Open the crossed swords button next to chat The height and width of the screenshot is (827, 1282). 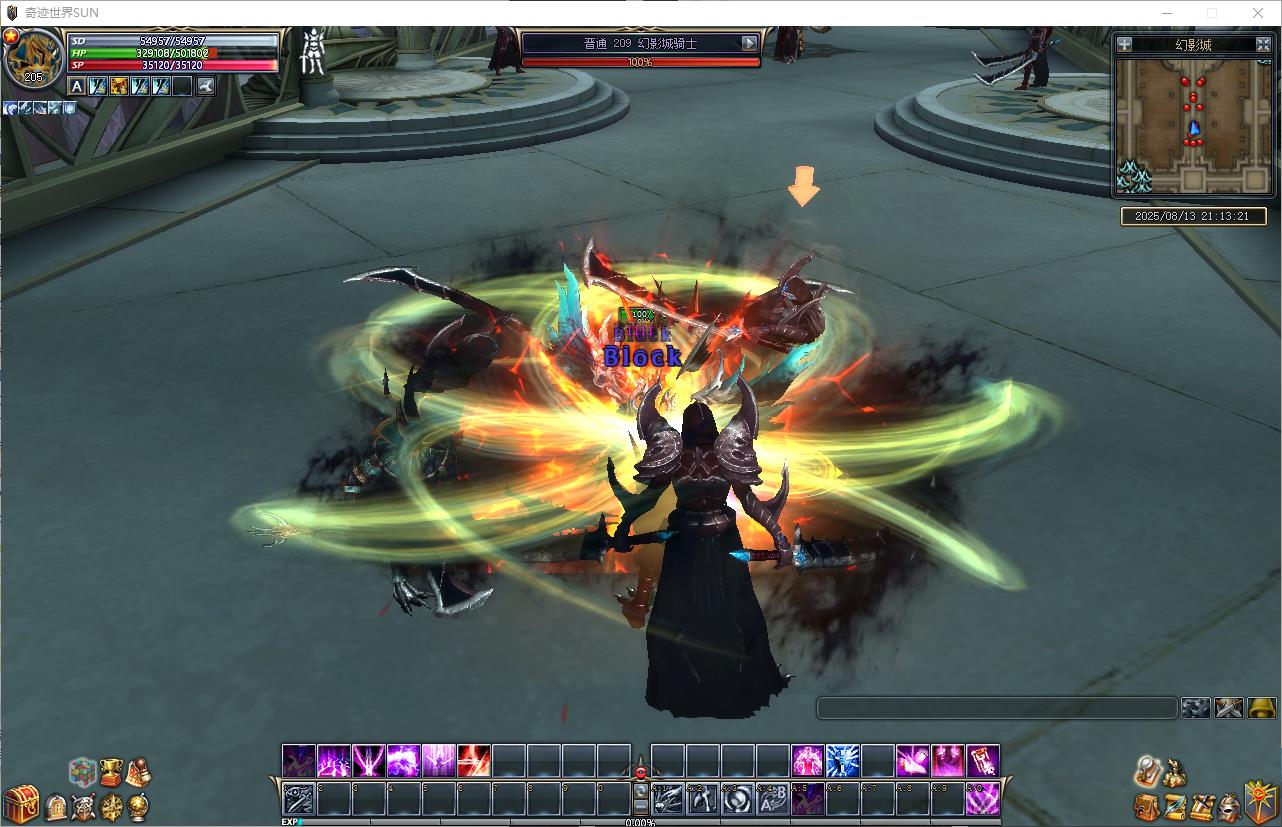point(1228,708)
